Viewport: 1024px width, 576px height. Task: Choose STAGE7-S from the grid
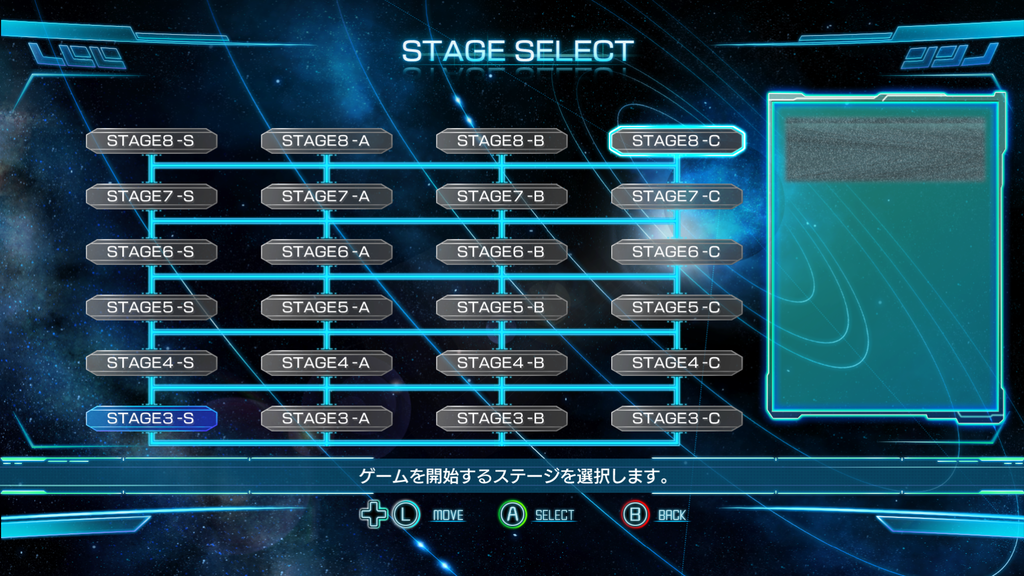pyautogui.click(x=151, y=196)
